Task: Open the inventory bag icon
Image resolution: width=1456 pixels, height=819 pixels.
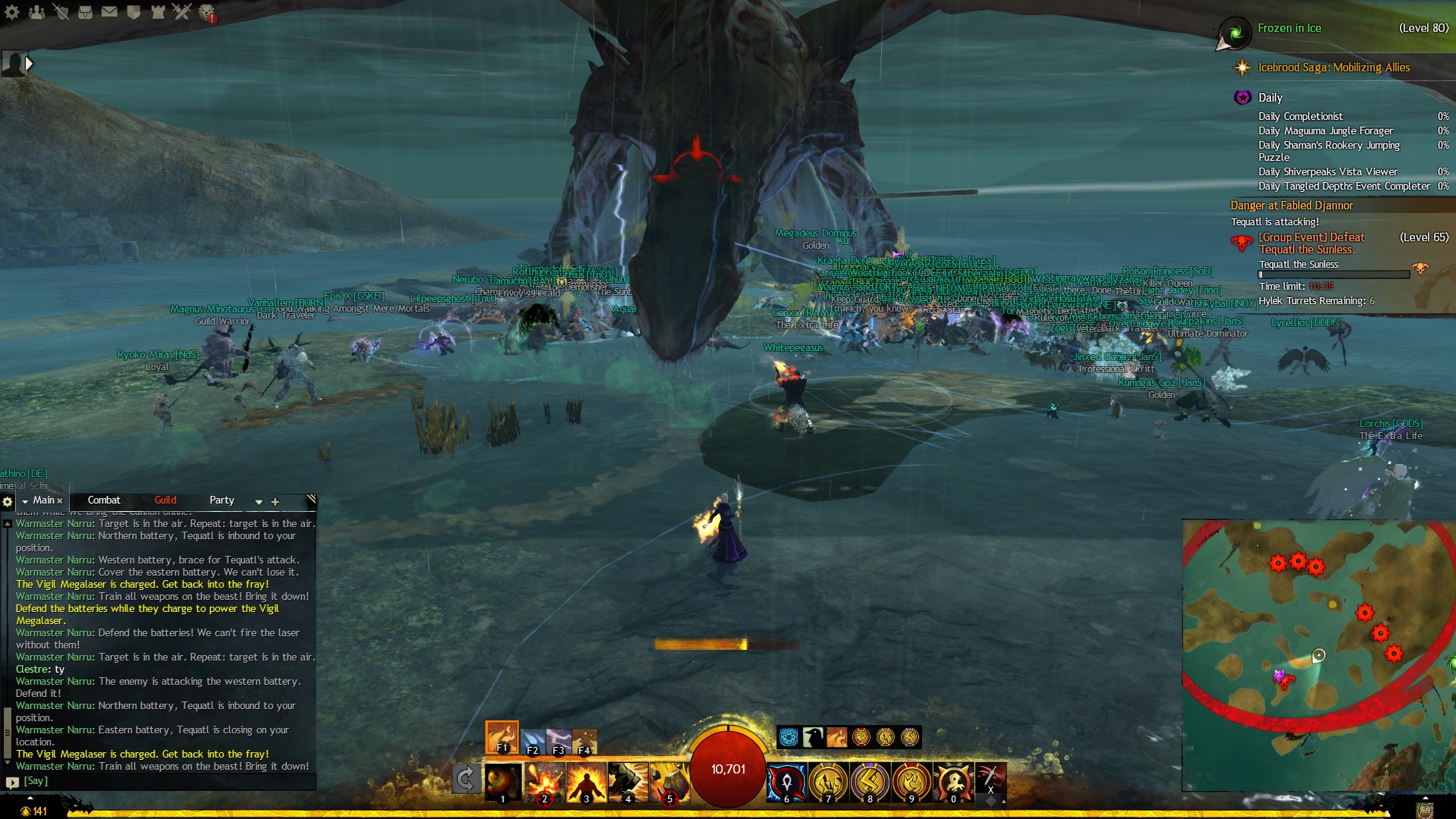Action: 85,11
